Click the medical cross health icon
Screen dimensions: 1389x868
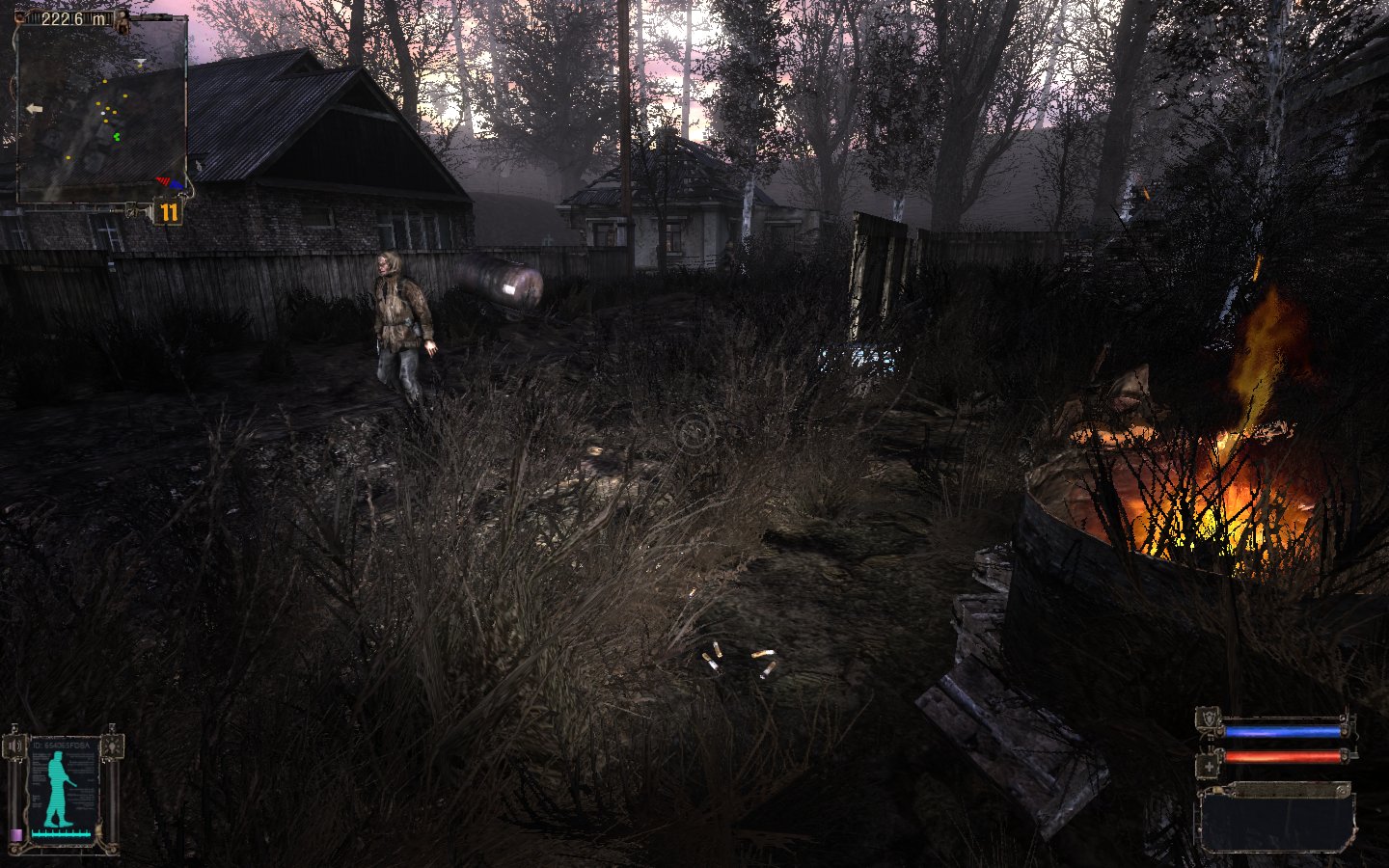tap(1208, 767)
